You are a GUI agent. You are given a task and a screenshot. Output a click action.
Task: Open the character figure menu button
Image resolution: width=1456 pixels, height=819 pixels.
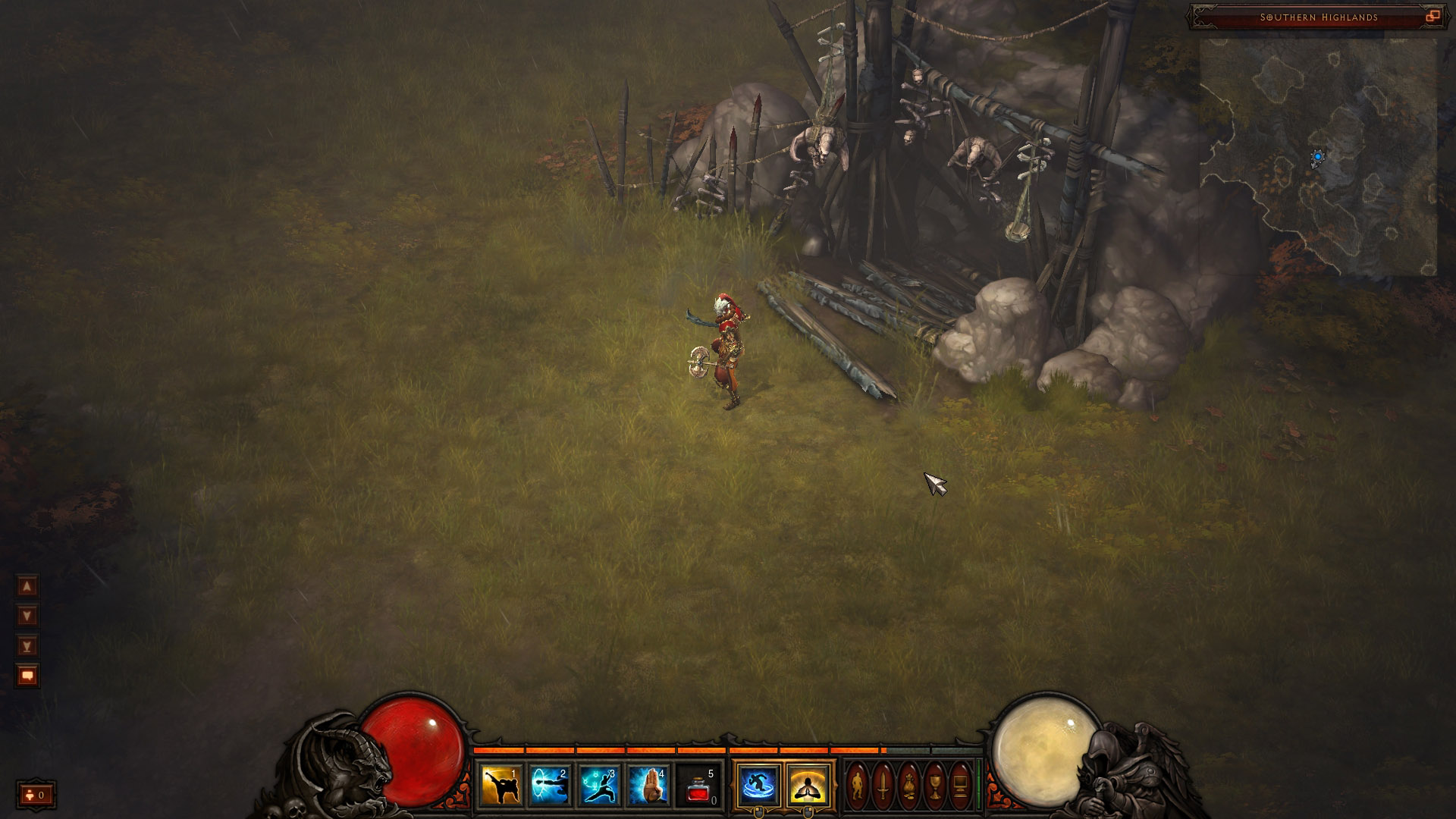point(858,785)
